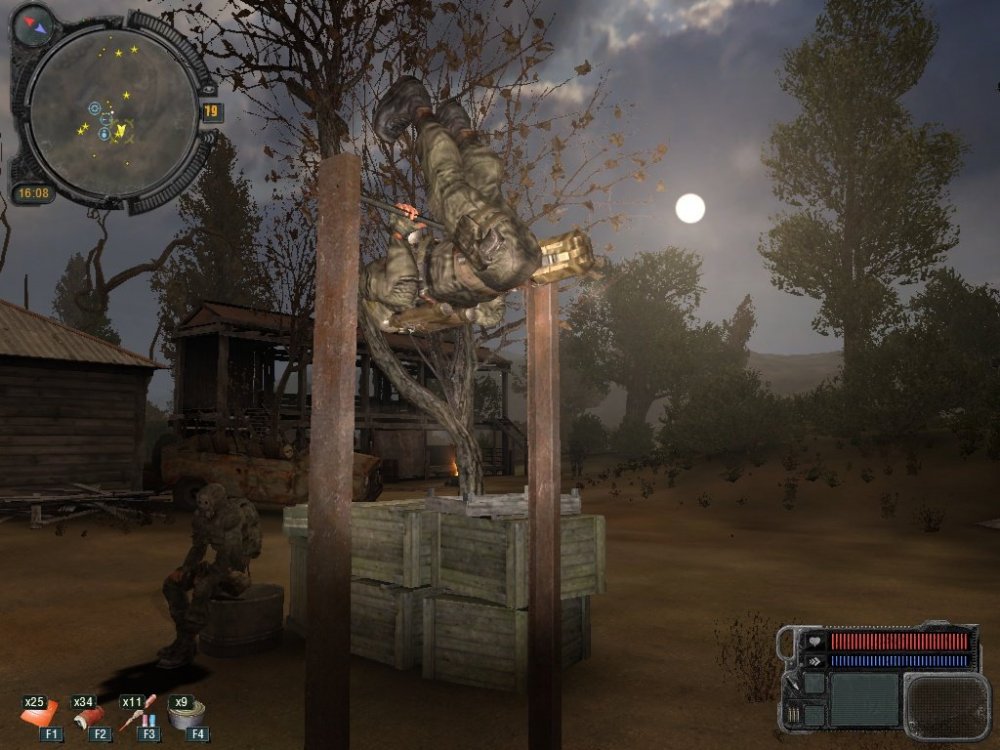
Task: Select the red roll item in slot F2
Action: click(x=89, y=715)
